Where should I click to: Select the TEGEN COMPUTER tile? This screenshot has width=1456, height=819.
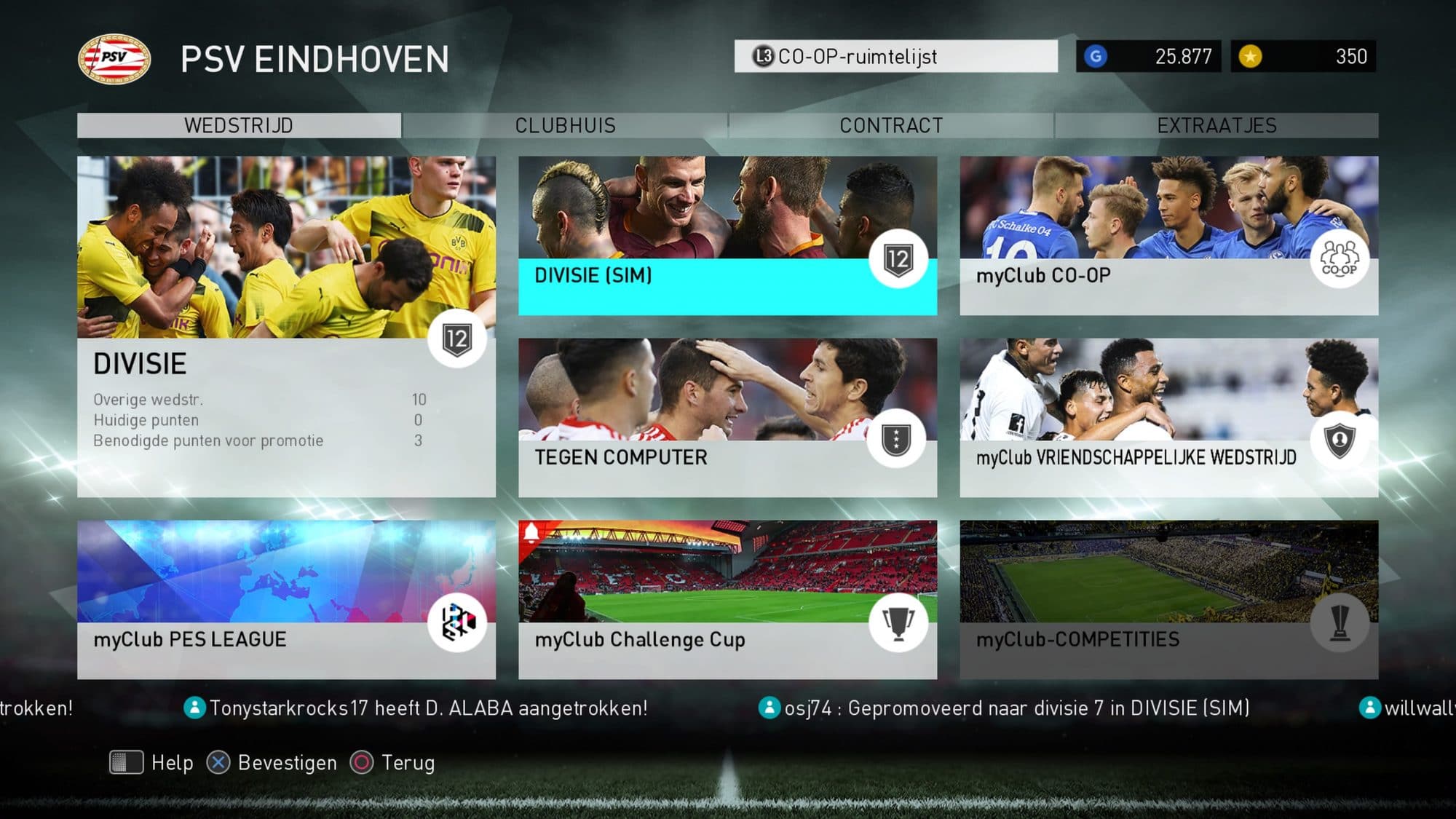727,417
